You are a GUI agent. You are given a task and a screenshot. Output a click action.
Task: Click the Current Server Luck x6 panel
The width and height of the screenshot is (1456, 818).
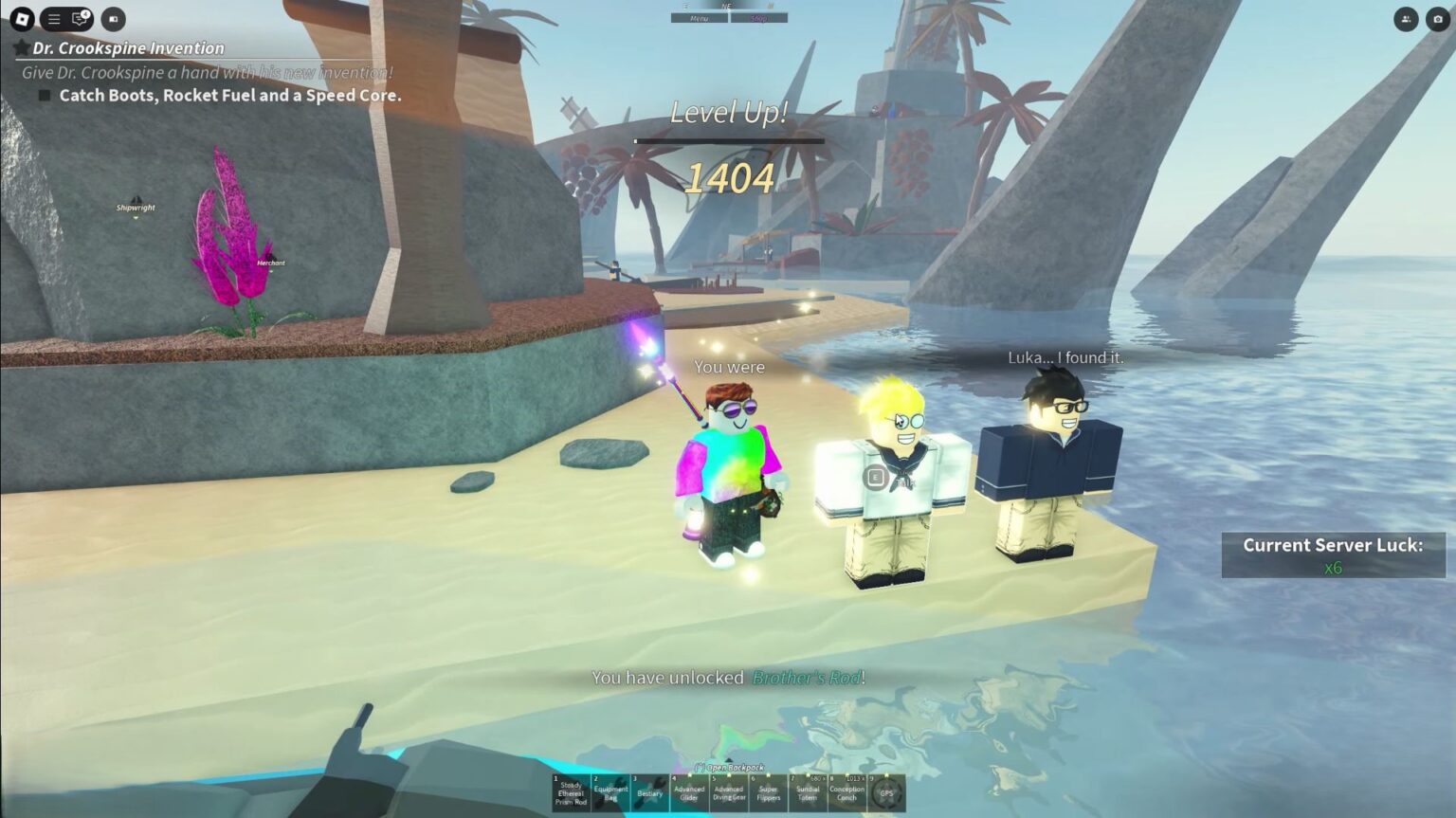click(1333, 554)
